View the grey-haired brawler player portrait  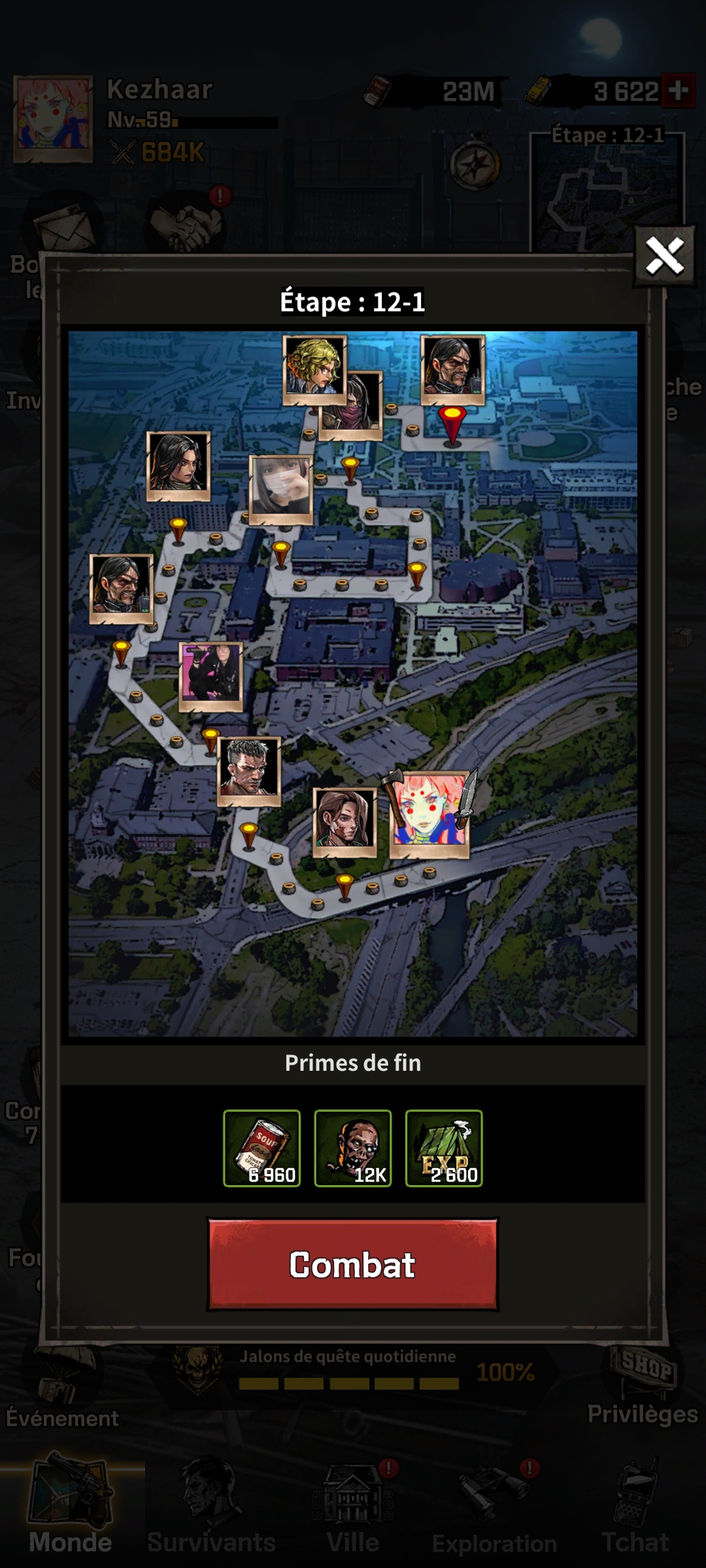tap(248, 771)
